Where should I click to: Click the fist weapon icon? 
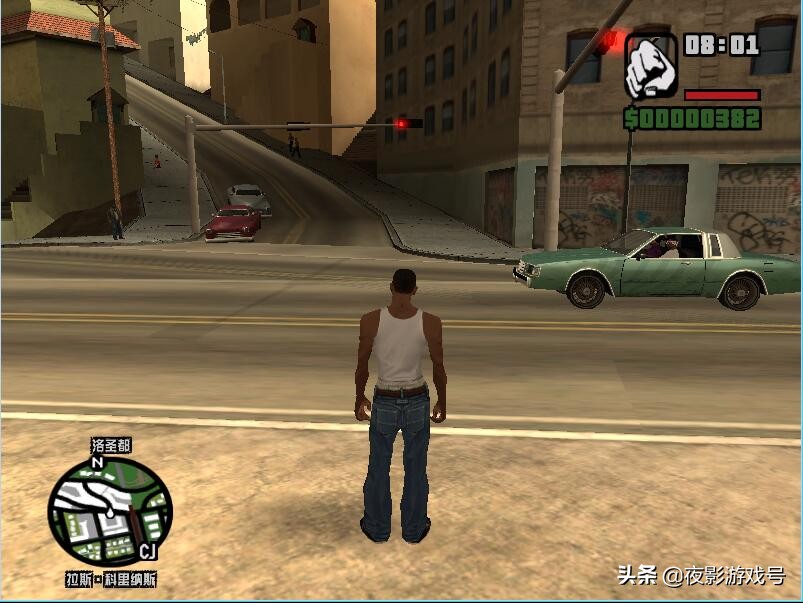[651, 66]
